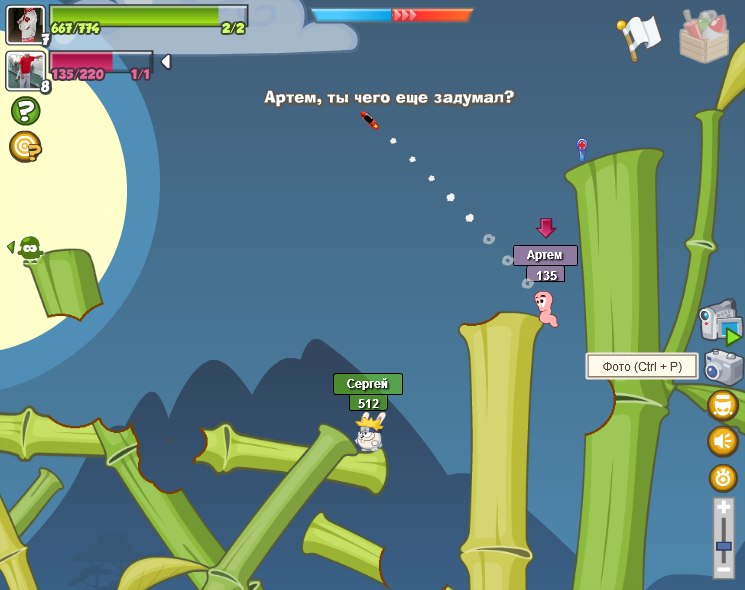
Task: Zoom out with the minus button
Action: point(724,569)
